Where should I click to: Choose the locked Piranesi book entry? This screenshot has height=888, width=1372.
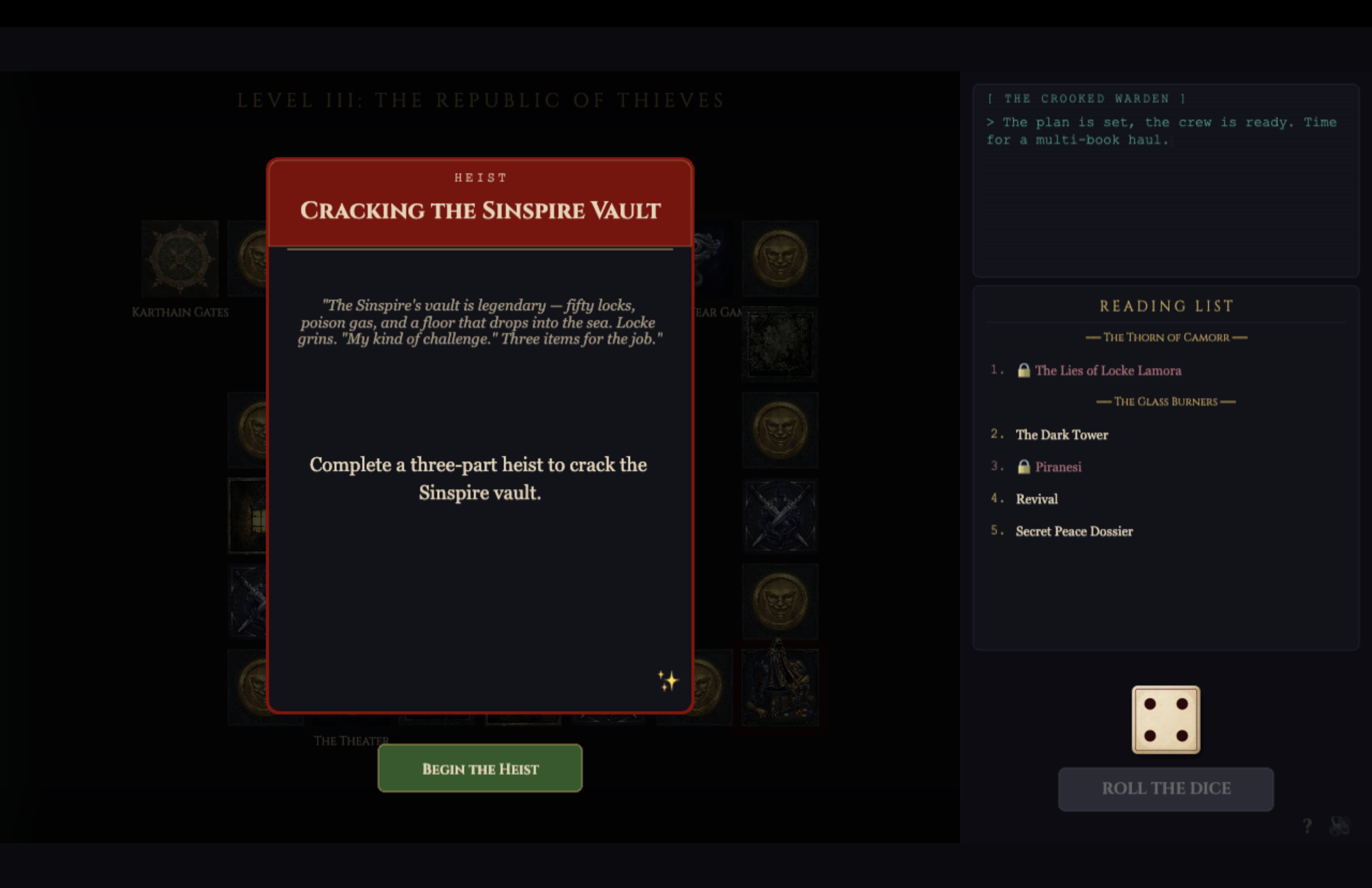[1058, 467]
